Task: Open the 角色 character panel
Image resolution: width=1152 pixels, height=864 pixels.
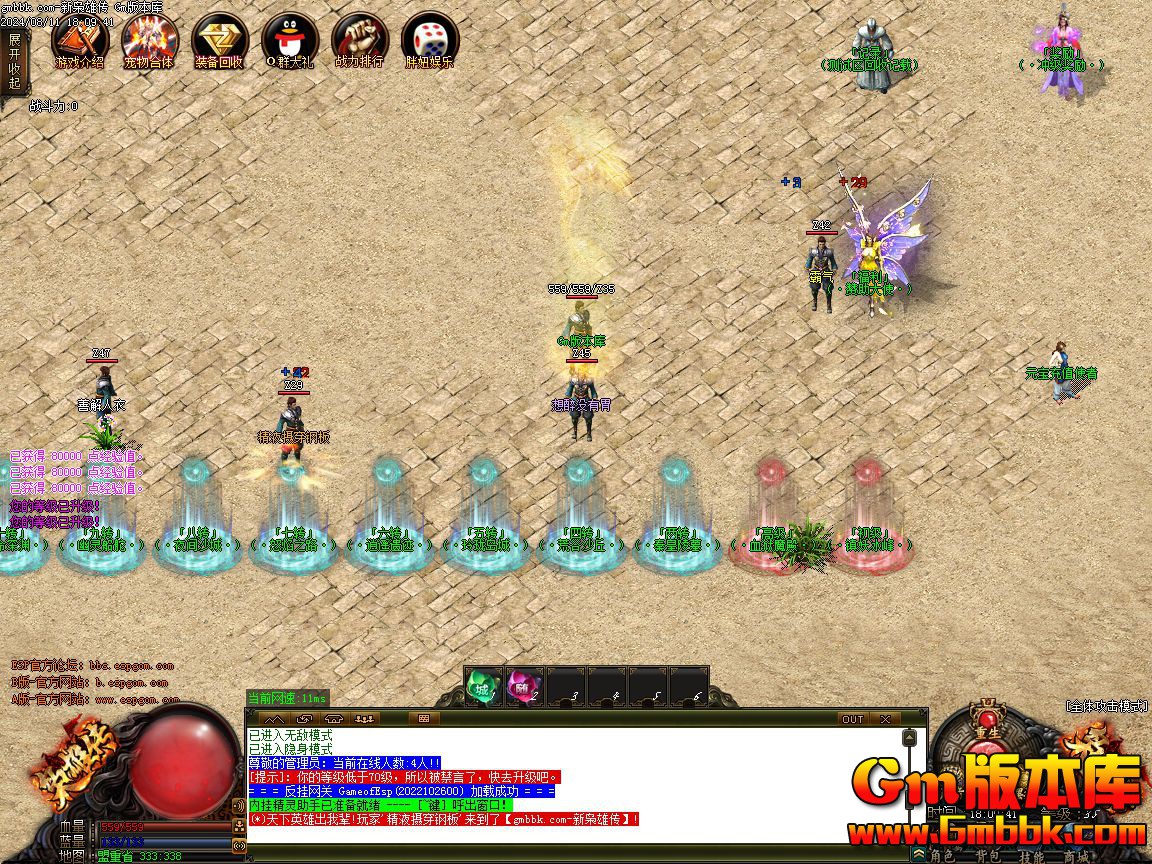Action: coord(942,855)
